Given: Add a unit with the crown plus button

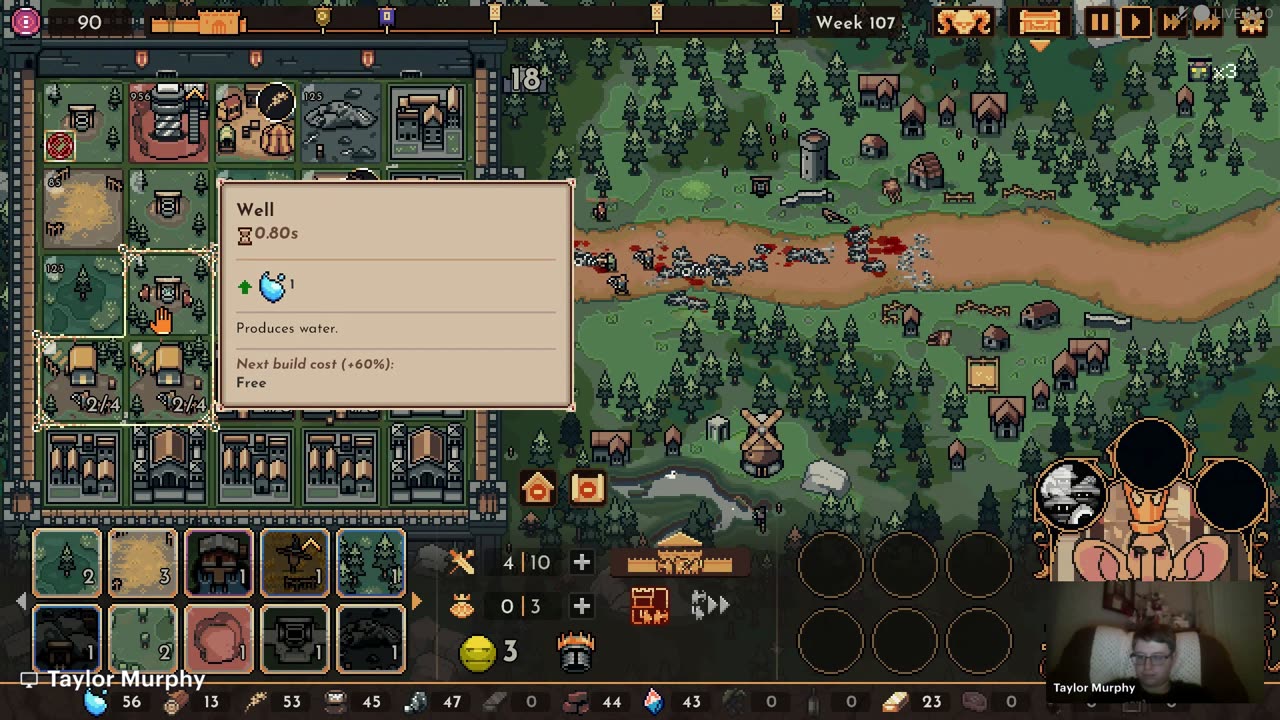Looking at the screenshot, I should pos(581,606).
